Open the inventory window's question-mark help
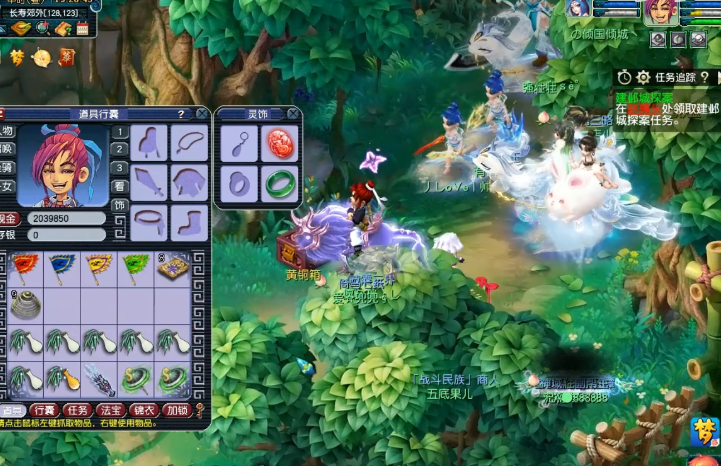 click(180, 114)
